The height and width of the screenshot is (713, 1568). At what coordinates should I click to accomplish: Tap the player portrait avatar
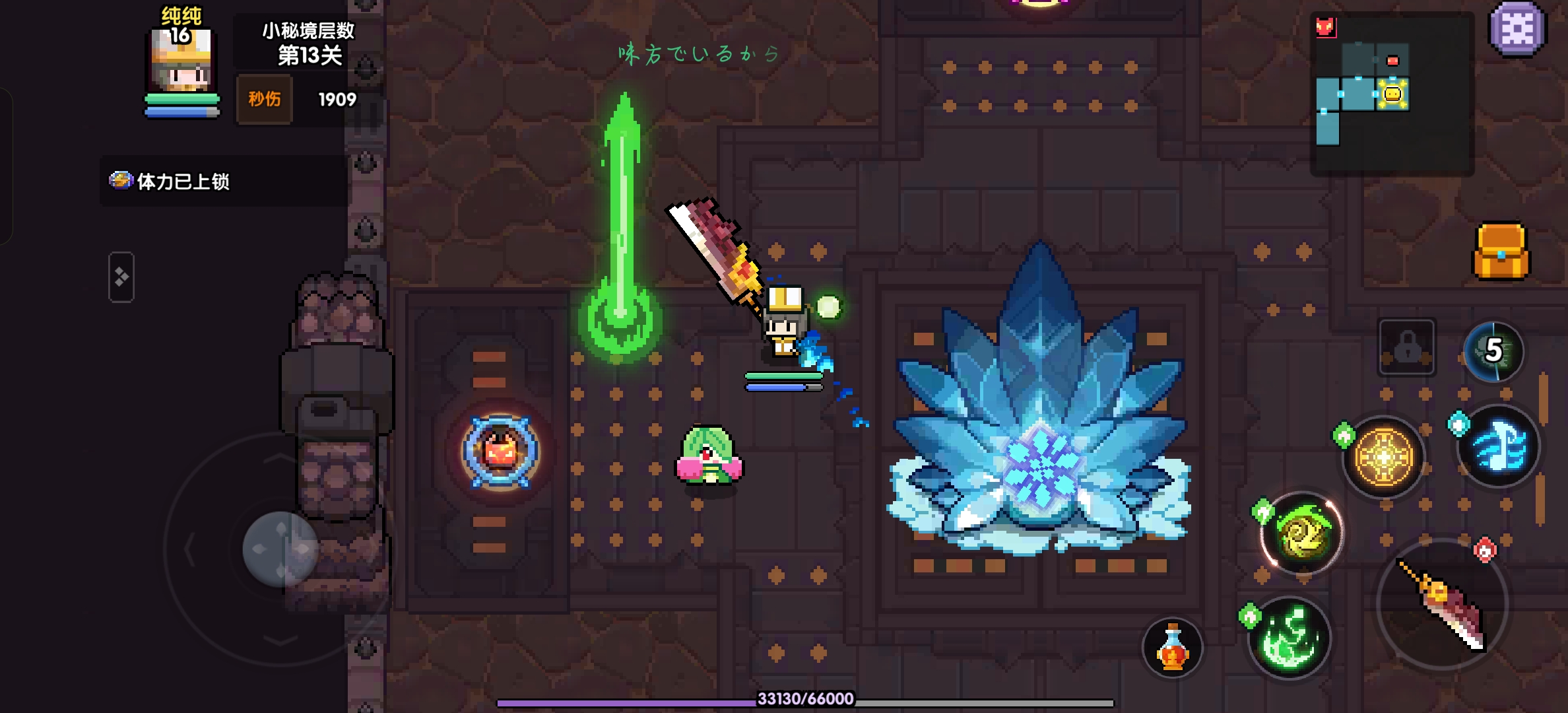pos(181,63)
